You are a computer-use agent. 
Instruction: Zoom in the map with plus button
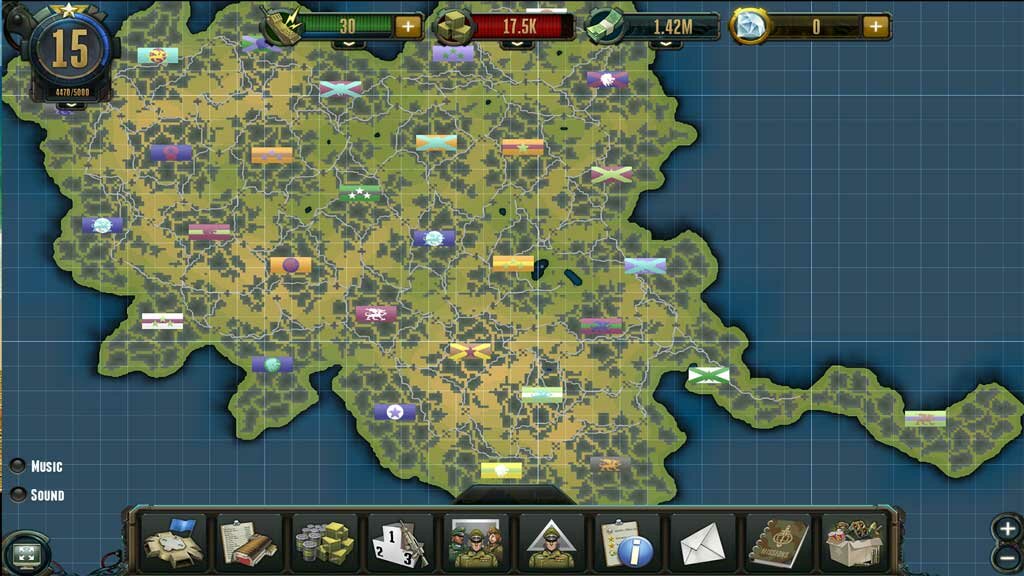(1007, 528)
